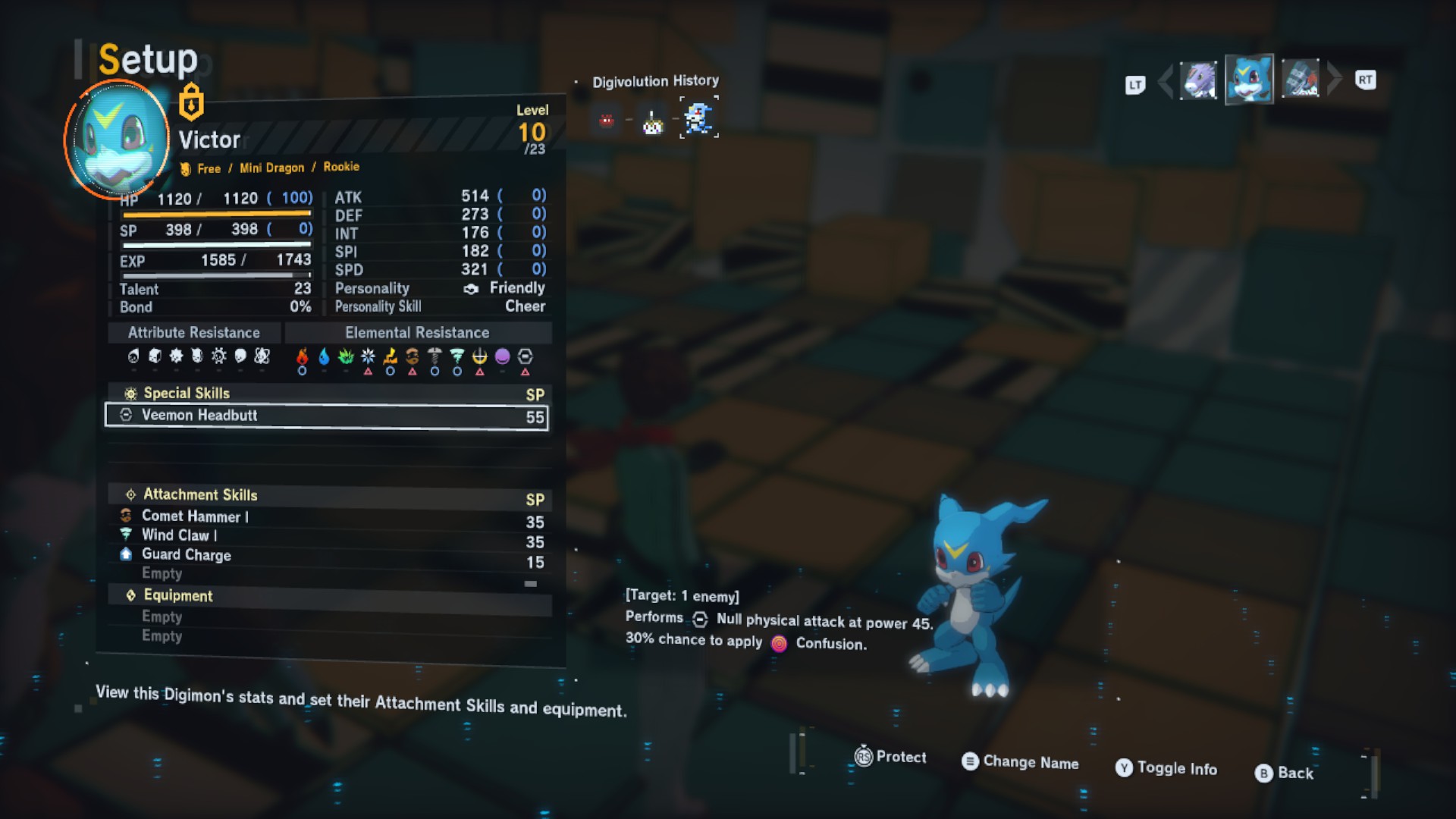Viewport: 1456px width, 819px height.
Task: Click Victor's round portrait
Action: pos(117,140)
